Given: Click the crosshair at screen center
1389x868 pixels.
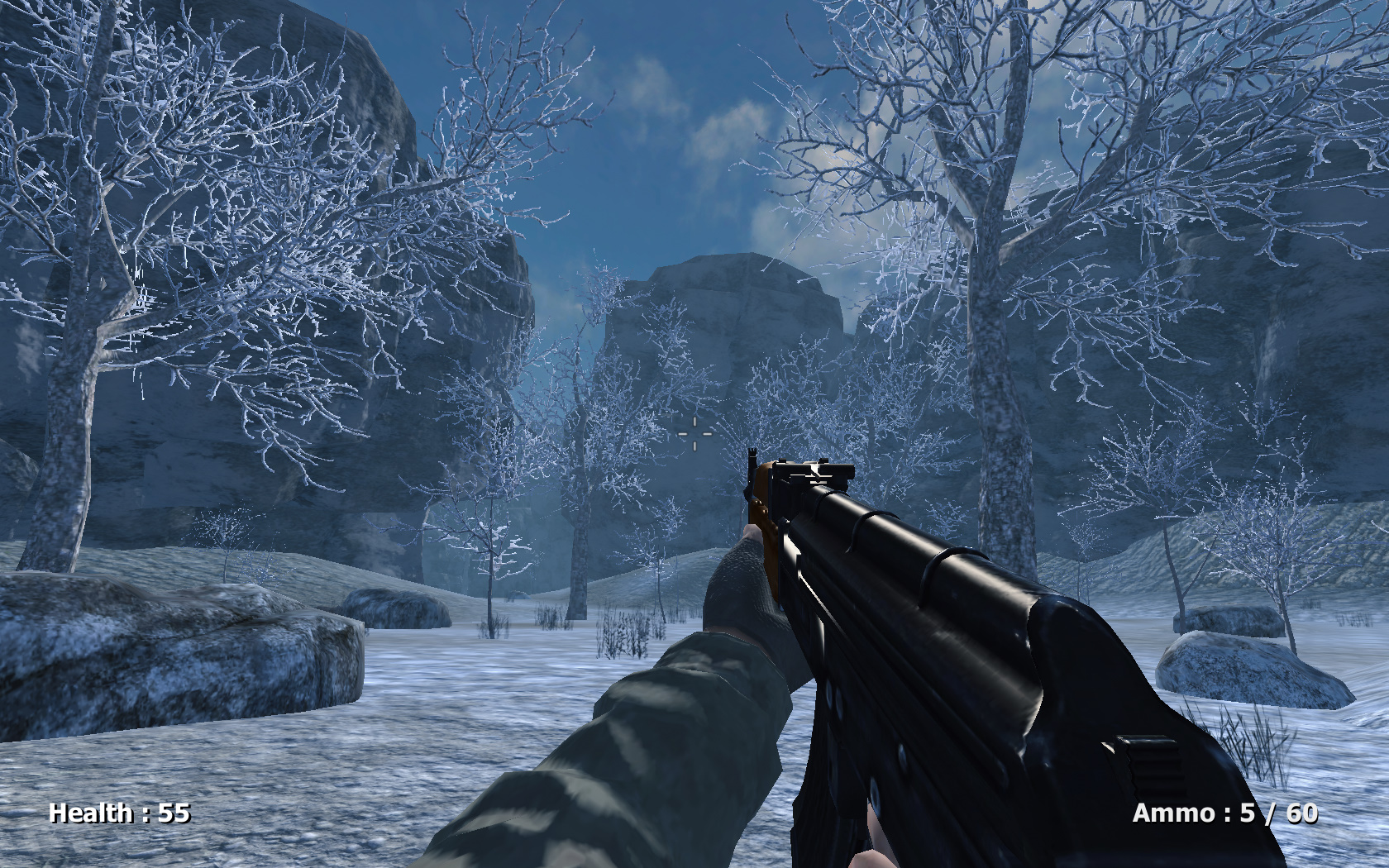Looking at the screenshot, I should click(693, 433).
